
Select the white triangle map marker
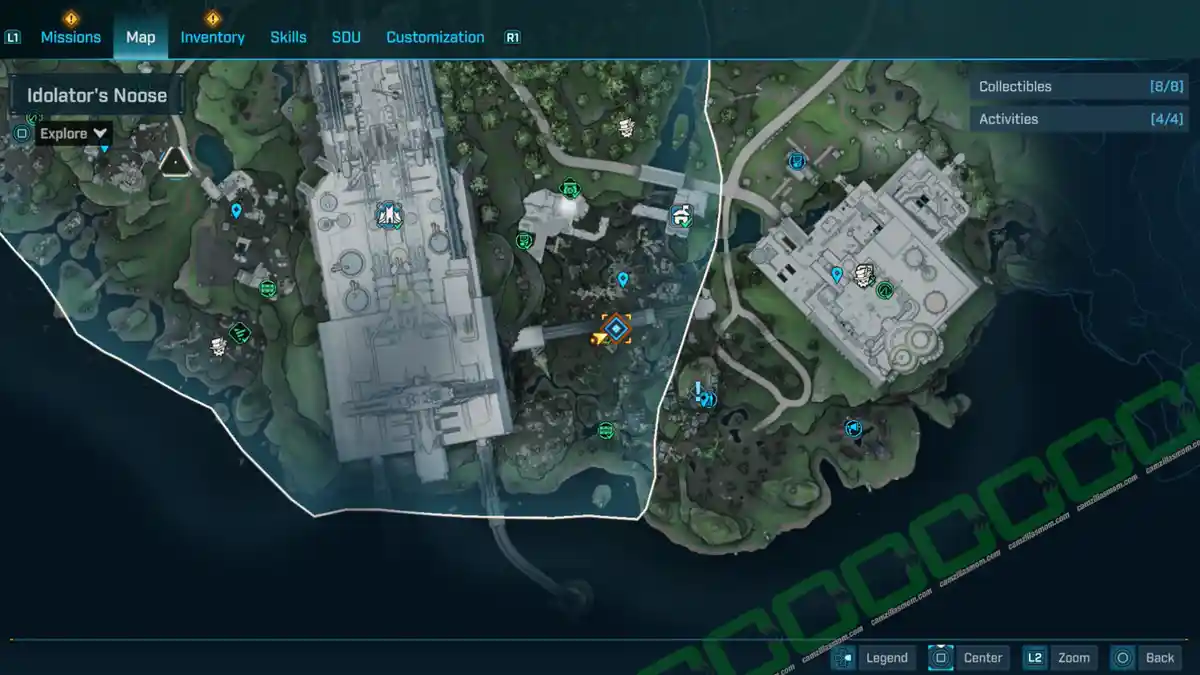click(x=176, y=161)
